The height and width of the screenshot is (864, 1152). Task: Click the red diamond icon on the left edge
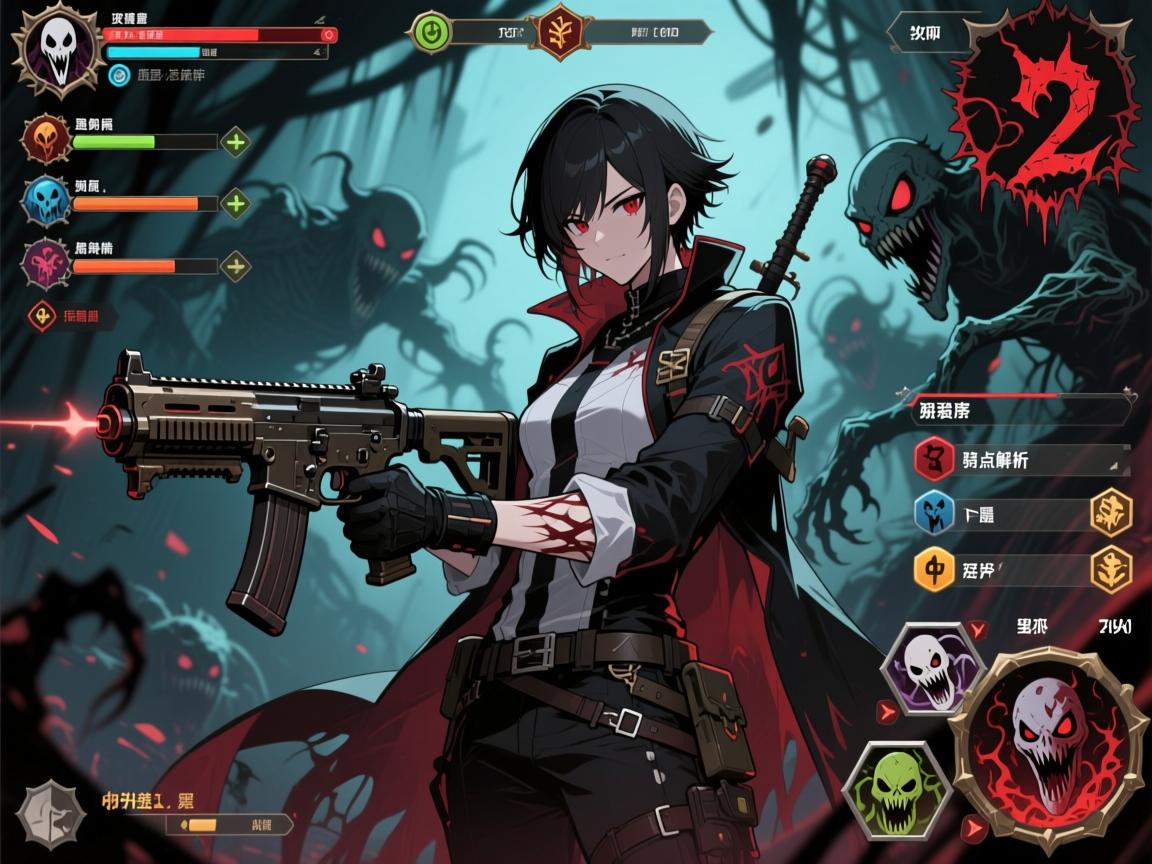(42, 317)
